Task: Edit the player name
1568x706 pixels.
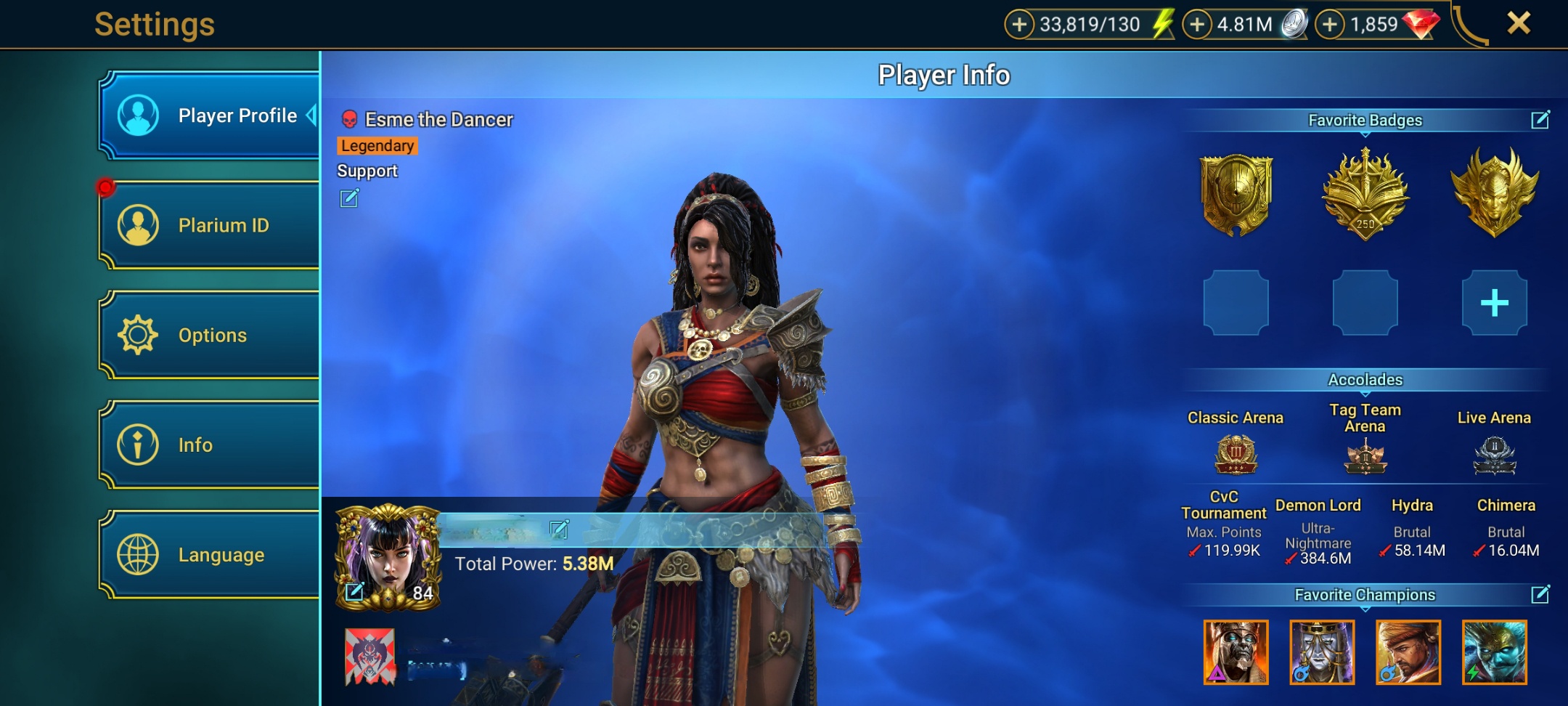Action: (x=559, y=529)
